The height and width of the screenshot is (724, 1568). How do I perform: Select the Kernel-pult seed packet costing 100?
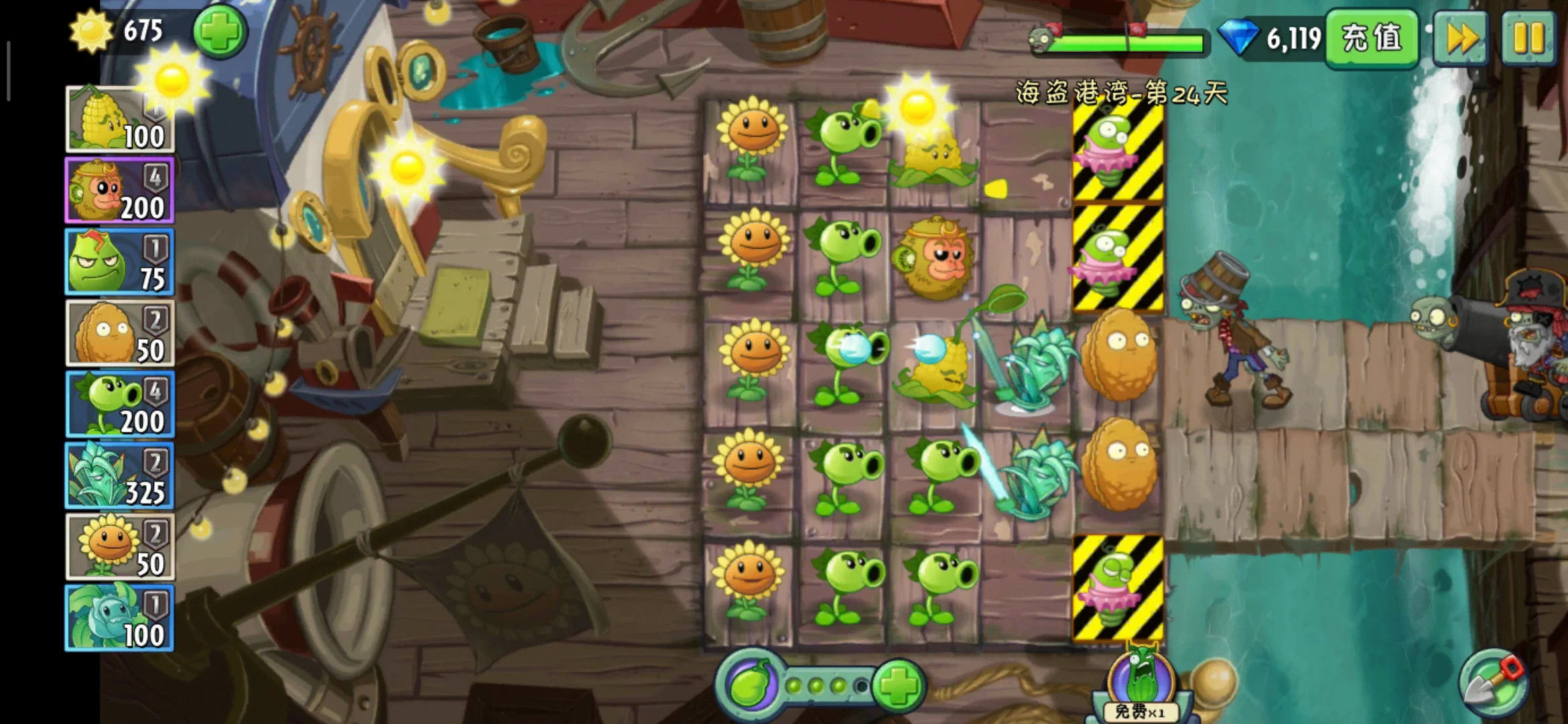point(119,121)
